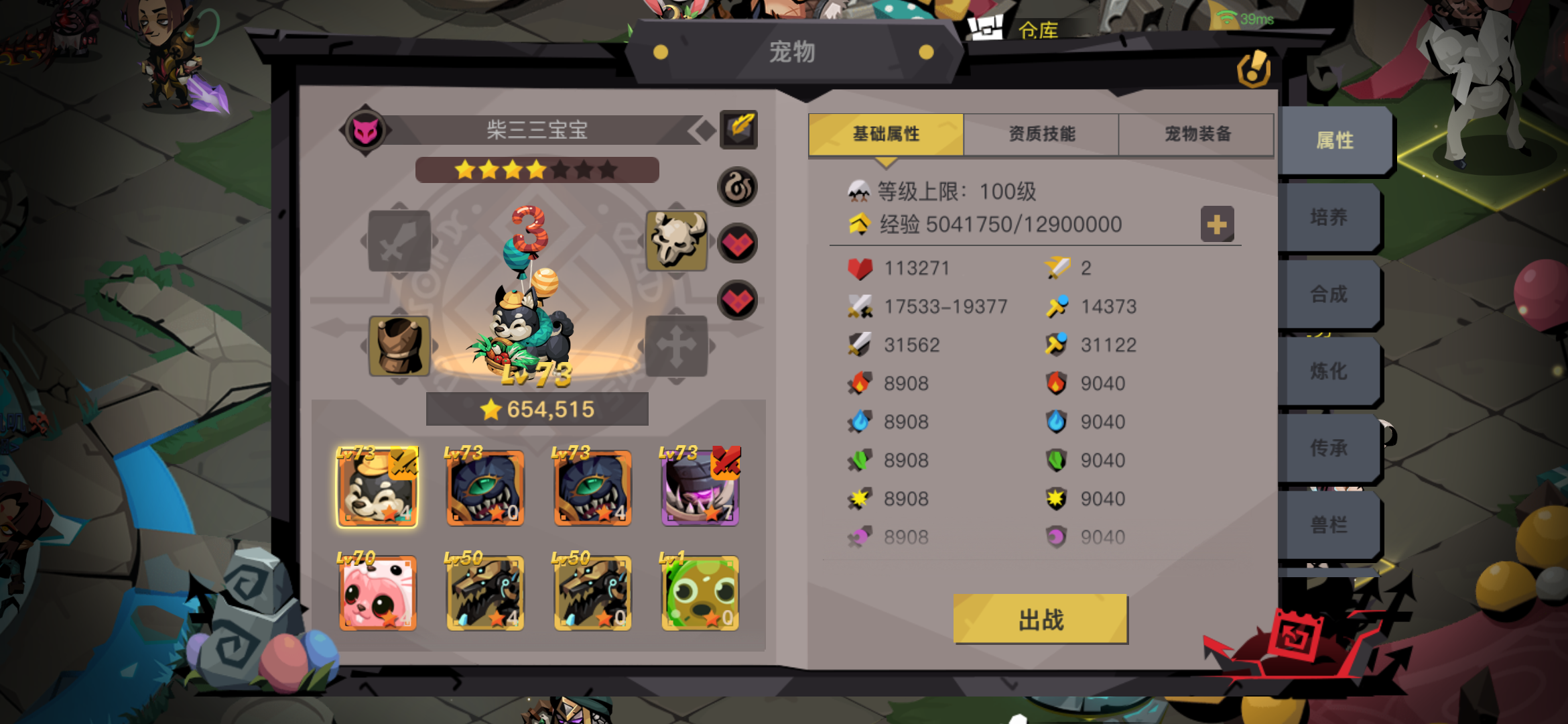Click the sword weapon slot
The image size is (1568, 724).
click(x=399, y=240)
